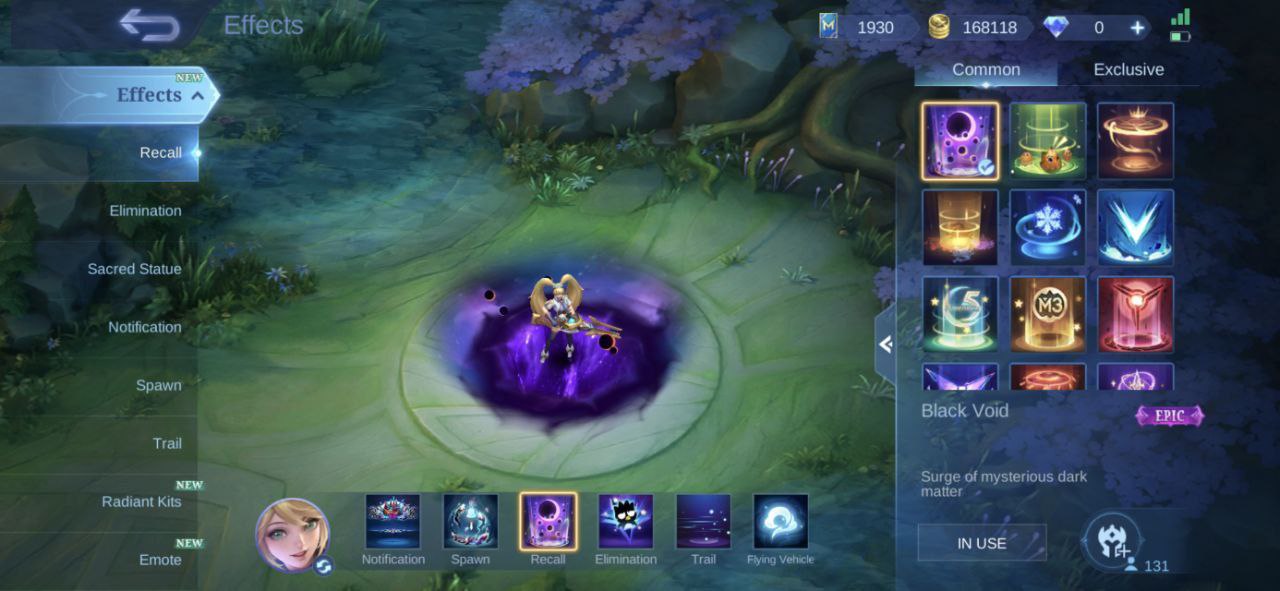1280x591 pixels.
Task: Select the bottom bar Elimination effect icon
Action: [x=625, y=523]
